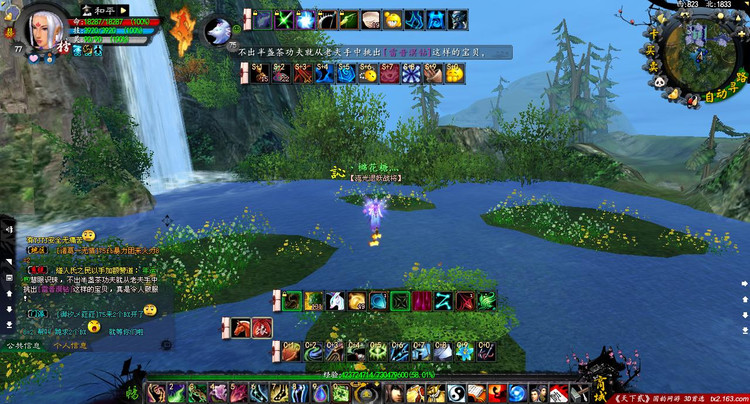Screen dimensions: 750x404
Task: Activate the horse mount icon
Action: coord(240,327)
